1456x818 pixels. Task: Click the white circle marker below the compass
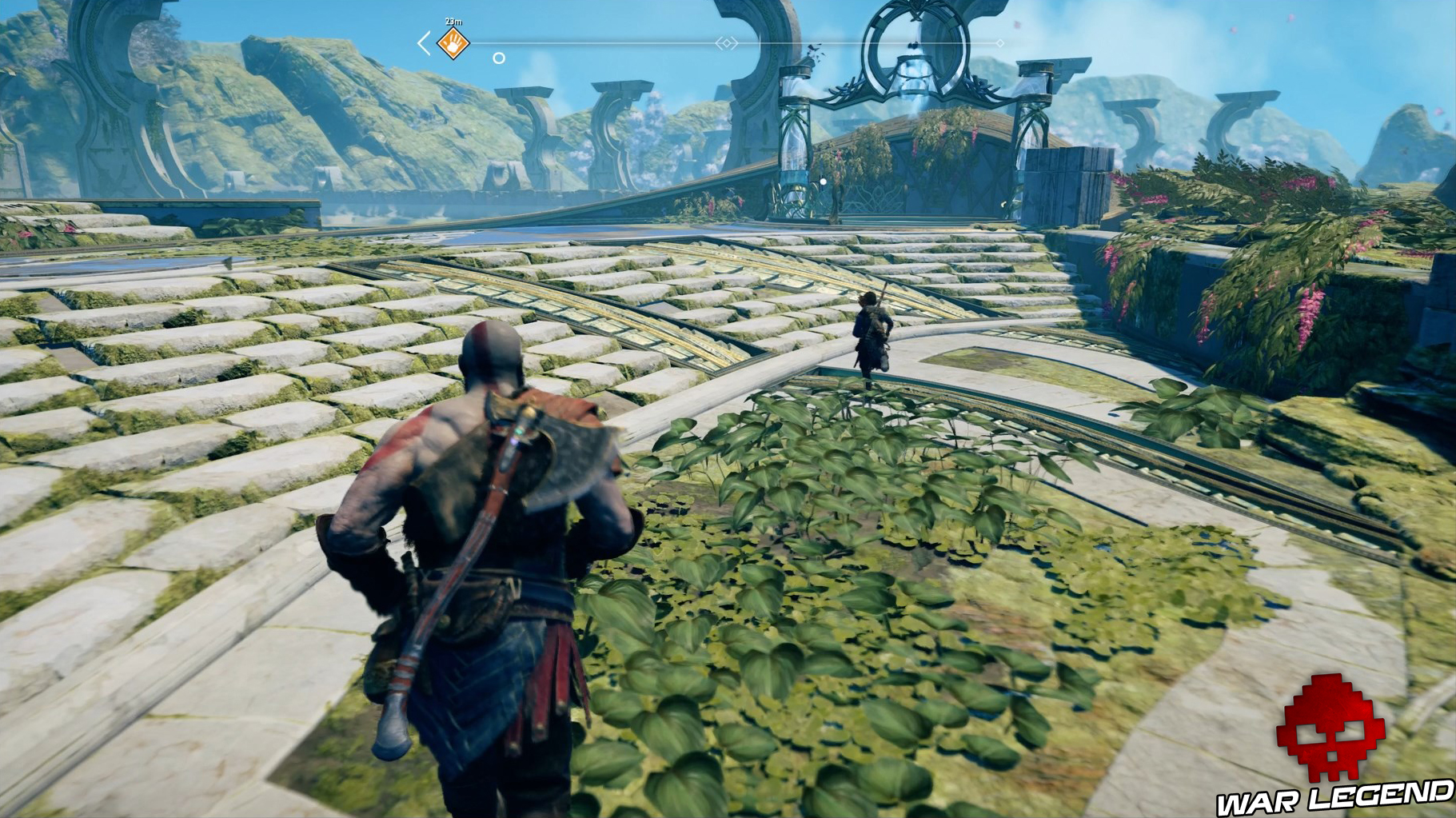point(499,58)
